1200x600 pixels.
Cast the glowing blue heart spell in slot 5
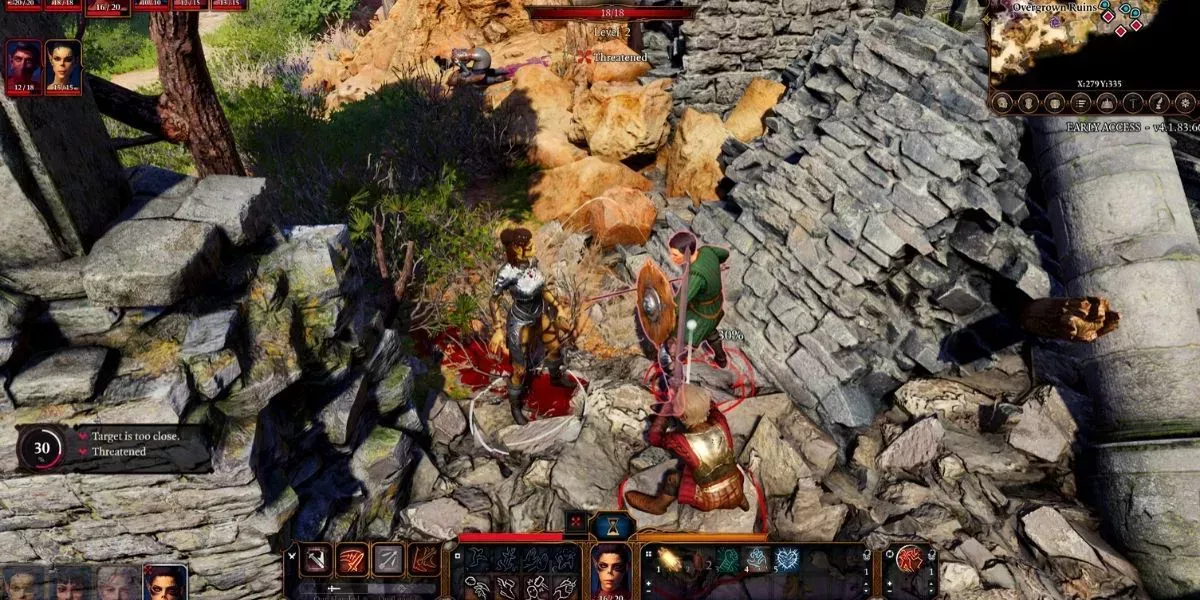pos(787,560)
